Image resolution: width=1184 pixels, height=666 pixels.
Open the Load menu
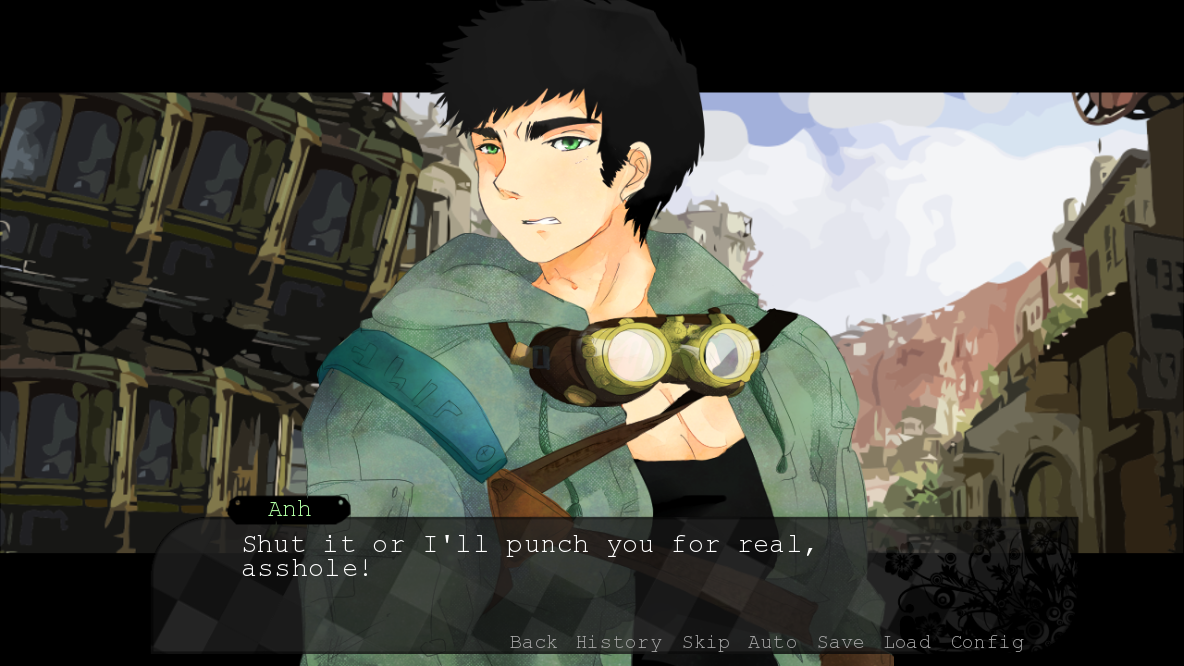[907, 642]
